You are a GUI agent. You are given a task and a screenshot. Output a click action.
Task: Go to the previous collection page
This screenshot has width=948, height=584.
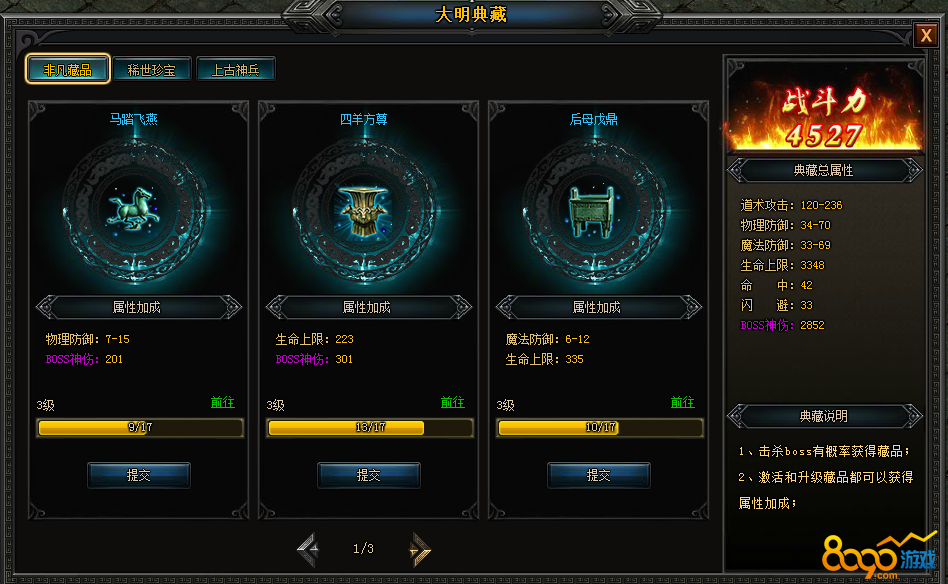click(x=308, y=548)
